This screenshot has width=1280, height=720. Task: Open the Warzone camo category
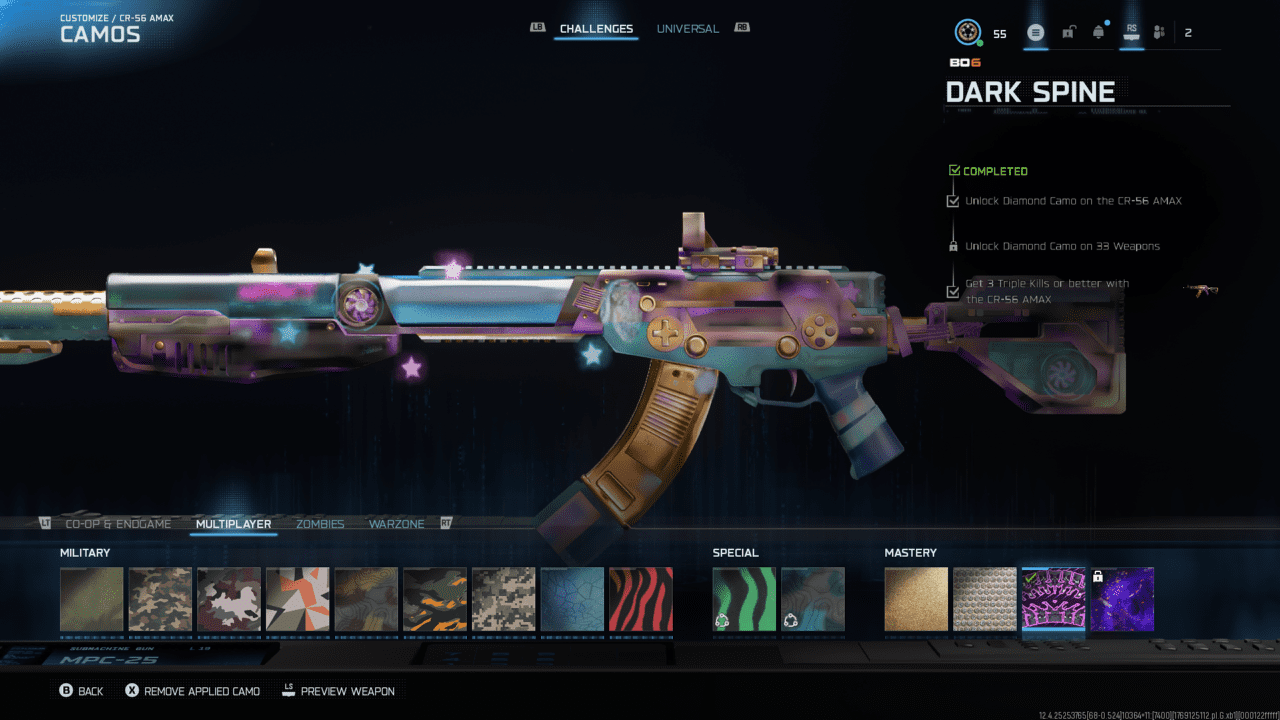(396, 524)
